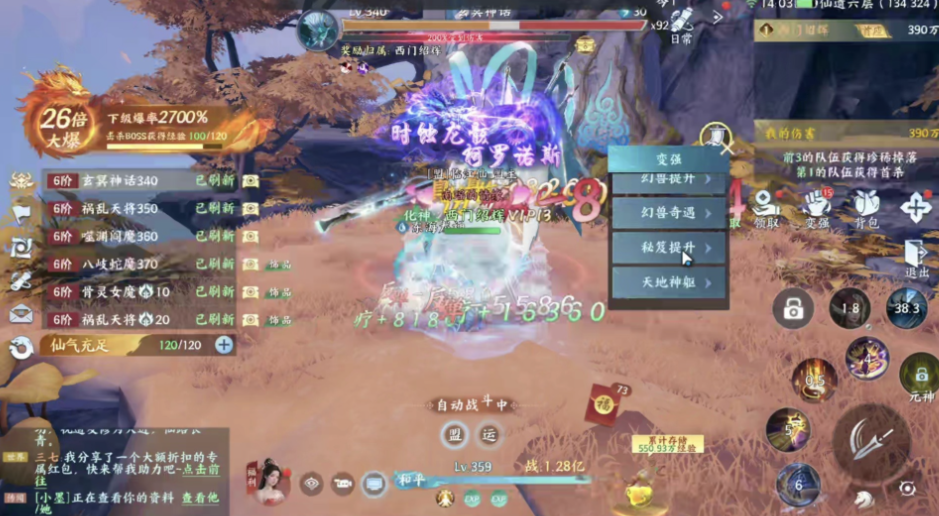Choose the 天地神躯 menu entry
This screenshot has height=516, width=939.
tap(669, 283)
